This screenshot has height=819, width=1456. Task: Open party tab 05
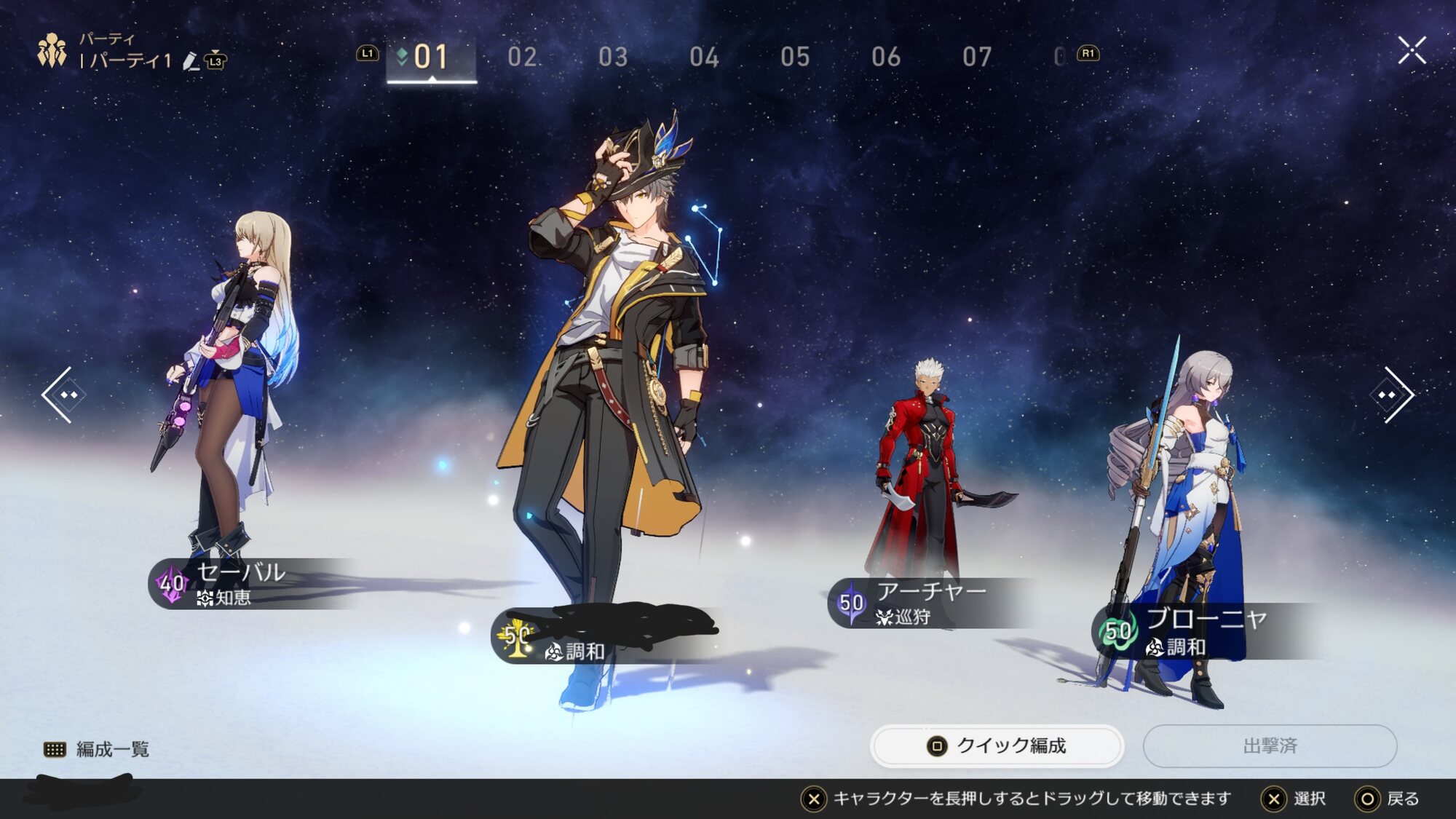795,57
